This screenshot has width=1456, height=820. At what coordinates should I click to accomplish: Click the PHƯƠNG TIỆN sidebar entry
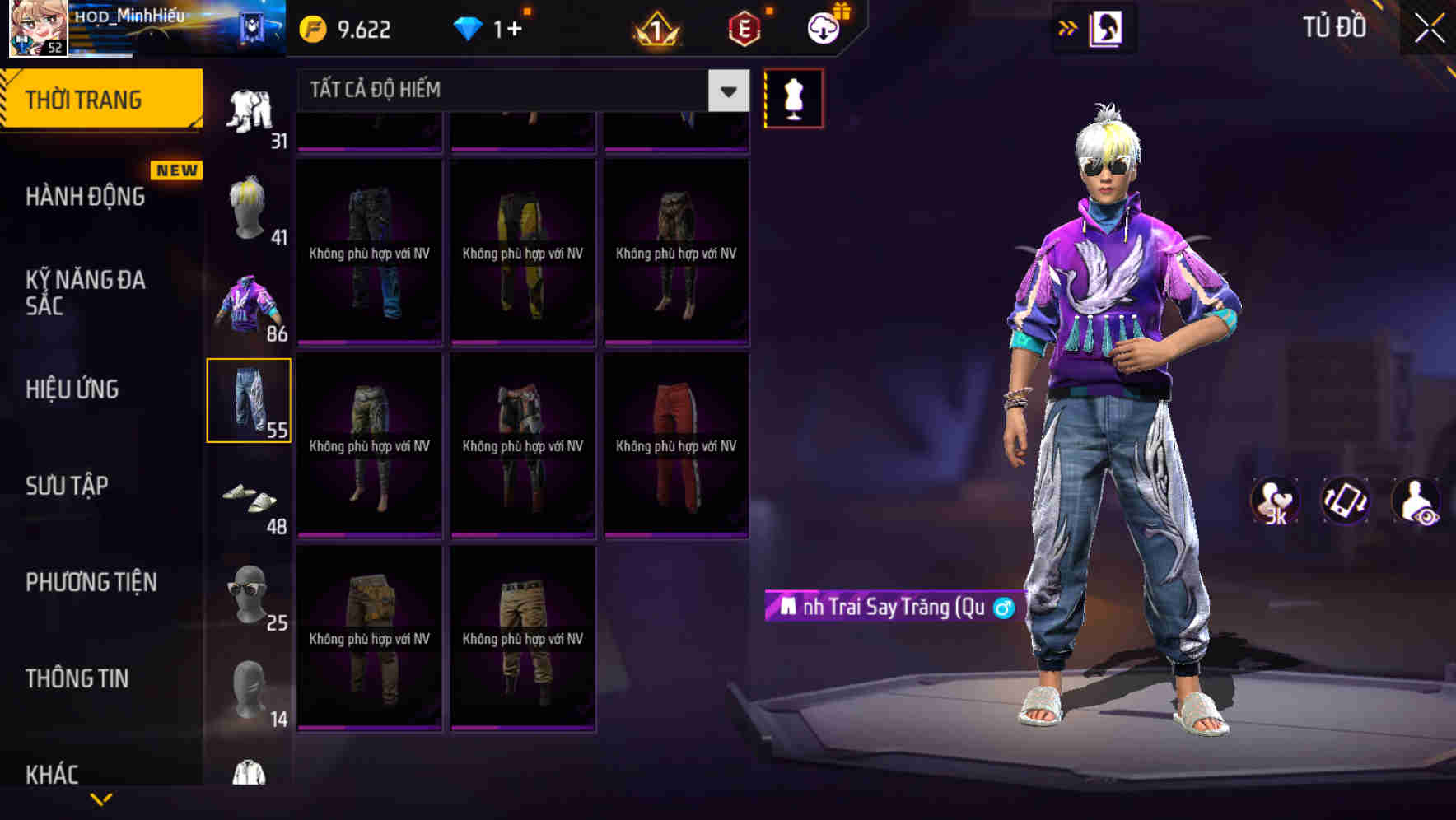click(x=89, y=581)
